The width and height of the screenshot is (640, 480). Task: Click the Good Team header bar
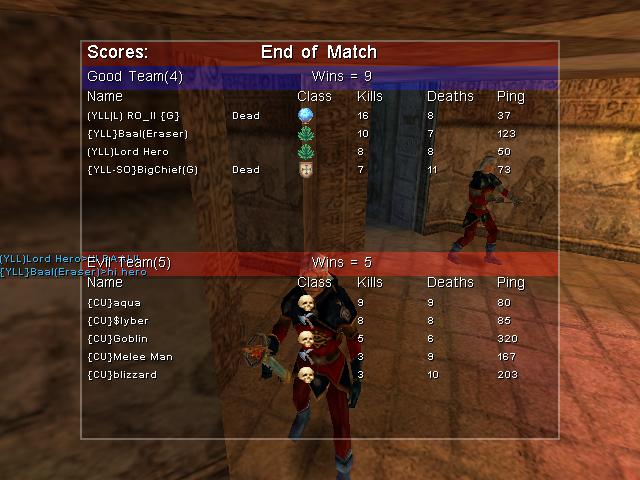click(319, 76)
